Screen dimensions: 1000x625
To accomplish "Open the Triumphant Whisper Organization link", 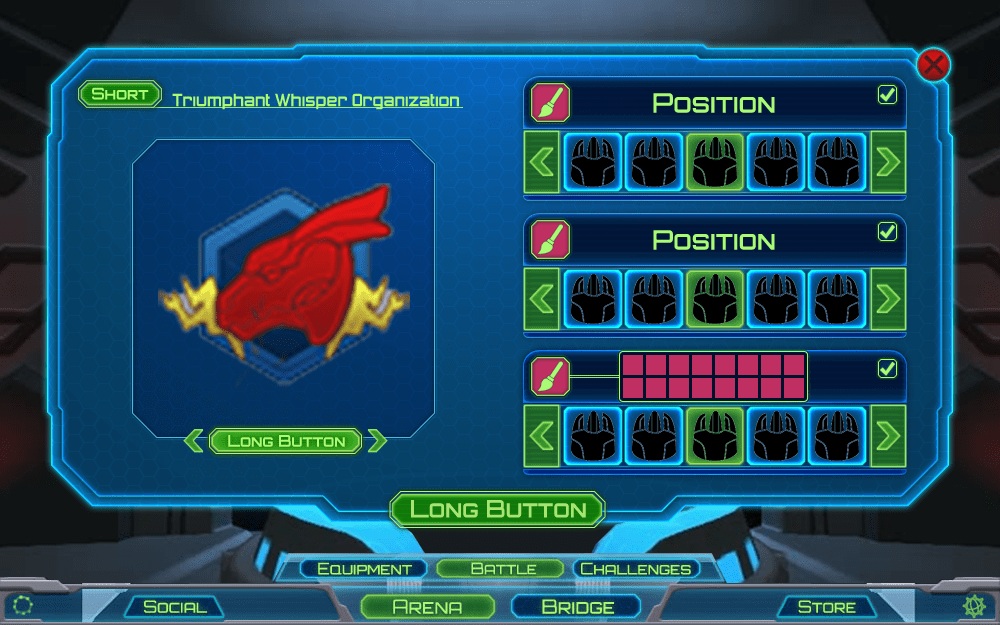I will [x=316, y=101].
